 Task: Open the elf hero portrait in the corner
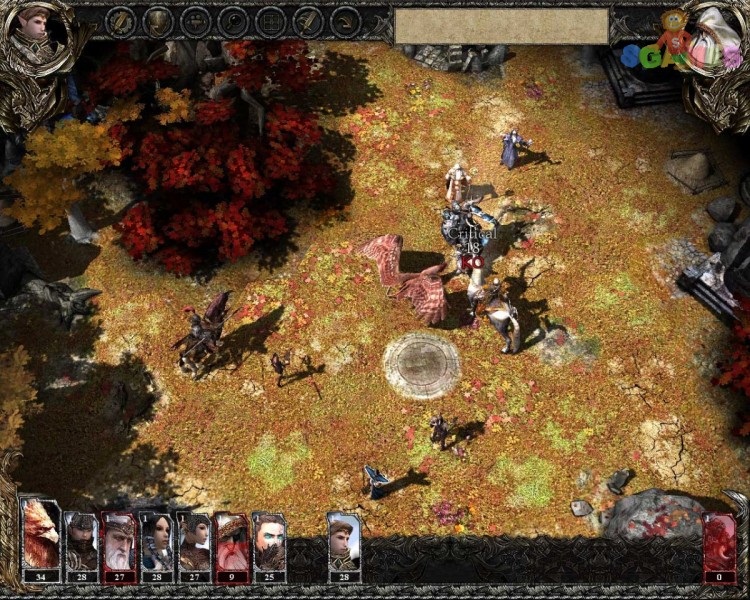36,35
